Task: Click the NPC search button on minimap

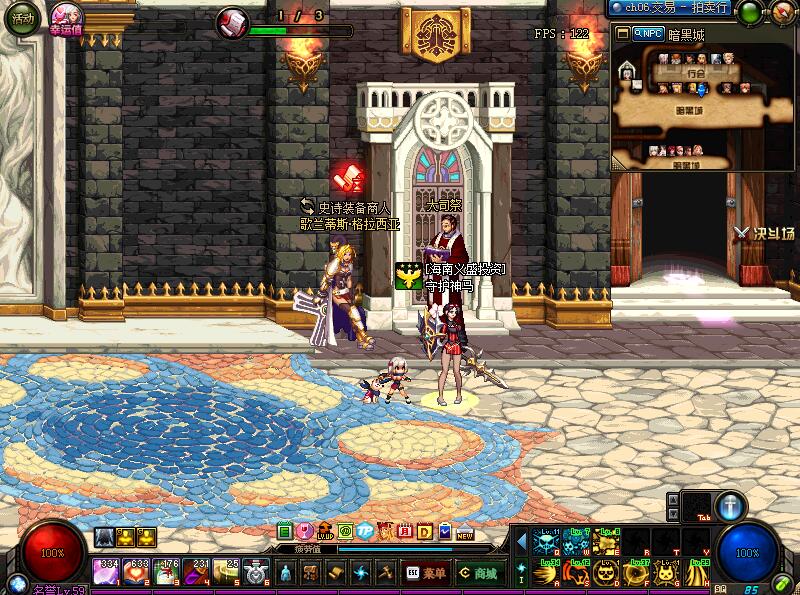Action: pyautogui.click(x=650, y=33)
